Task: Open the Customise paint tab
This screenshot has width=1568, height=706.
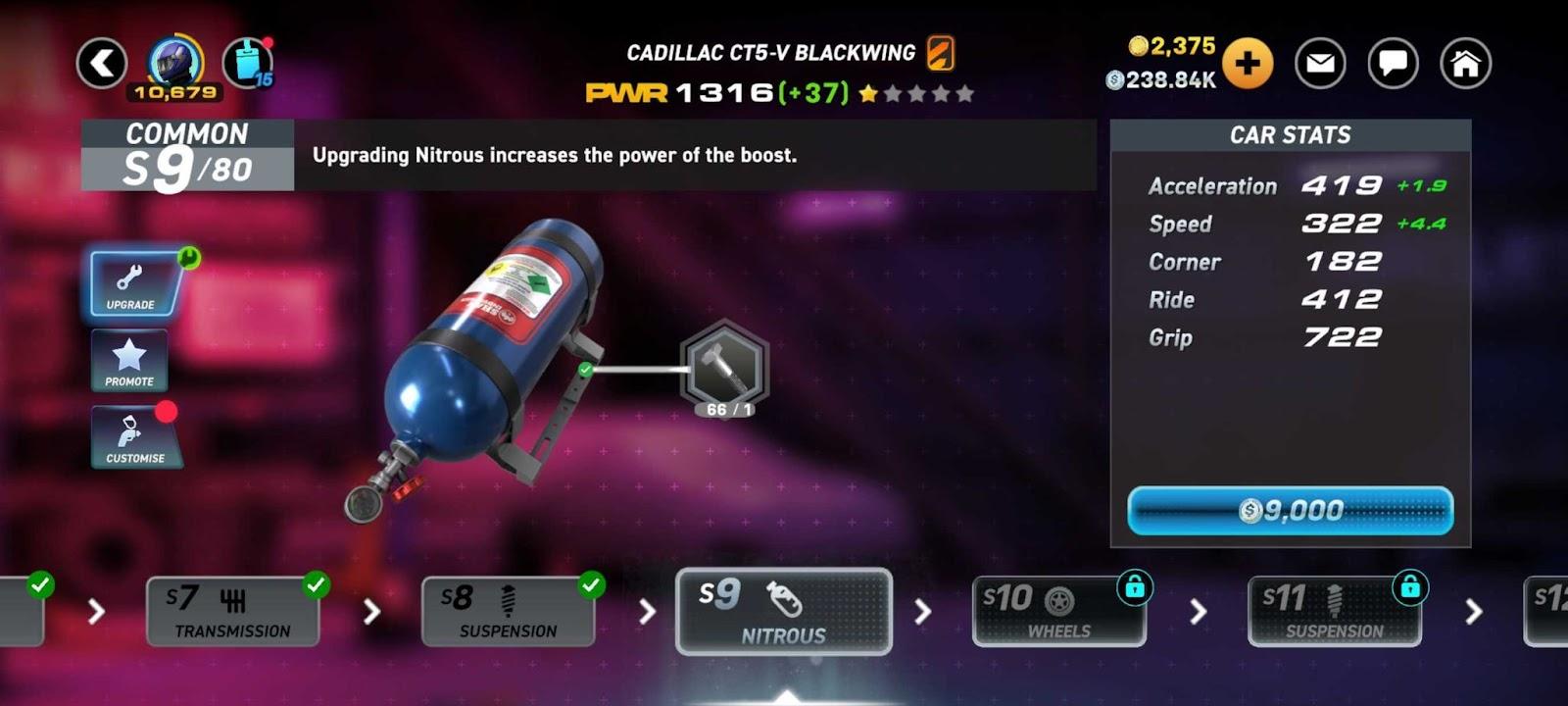Action: (134, 437)
